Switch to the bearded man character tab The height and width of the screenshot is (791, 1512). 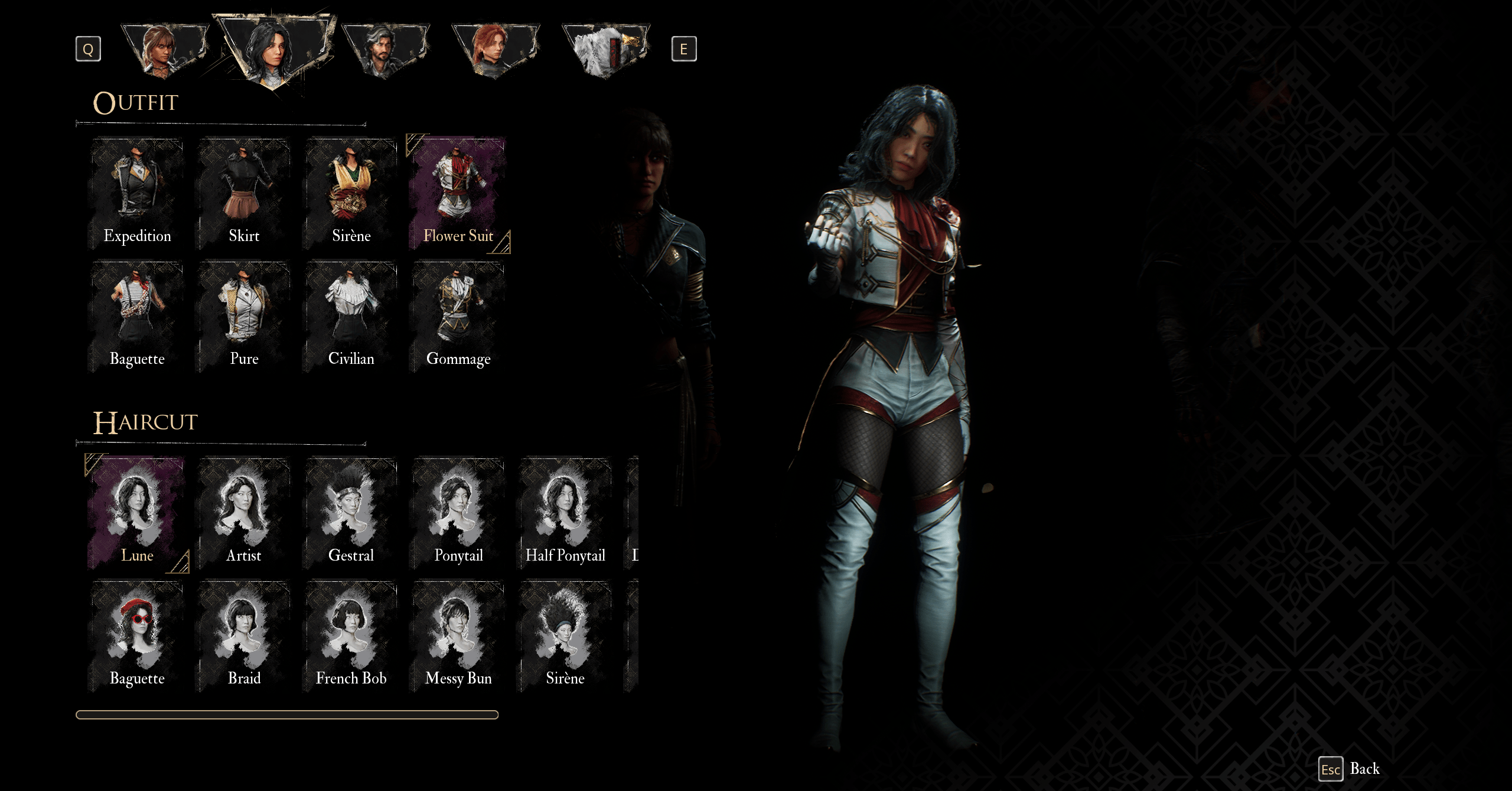pos(385,50)
